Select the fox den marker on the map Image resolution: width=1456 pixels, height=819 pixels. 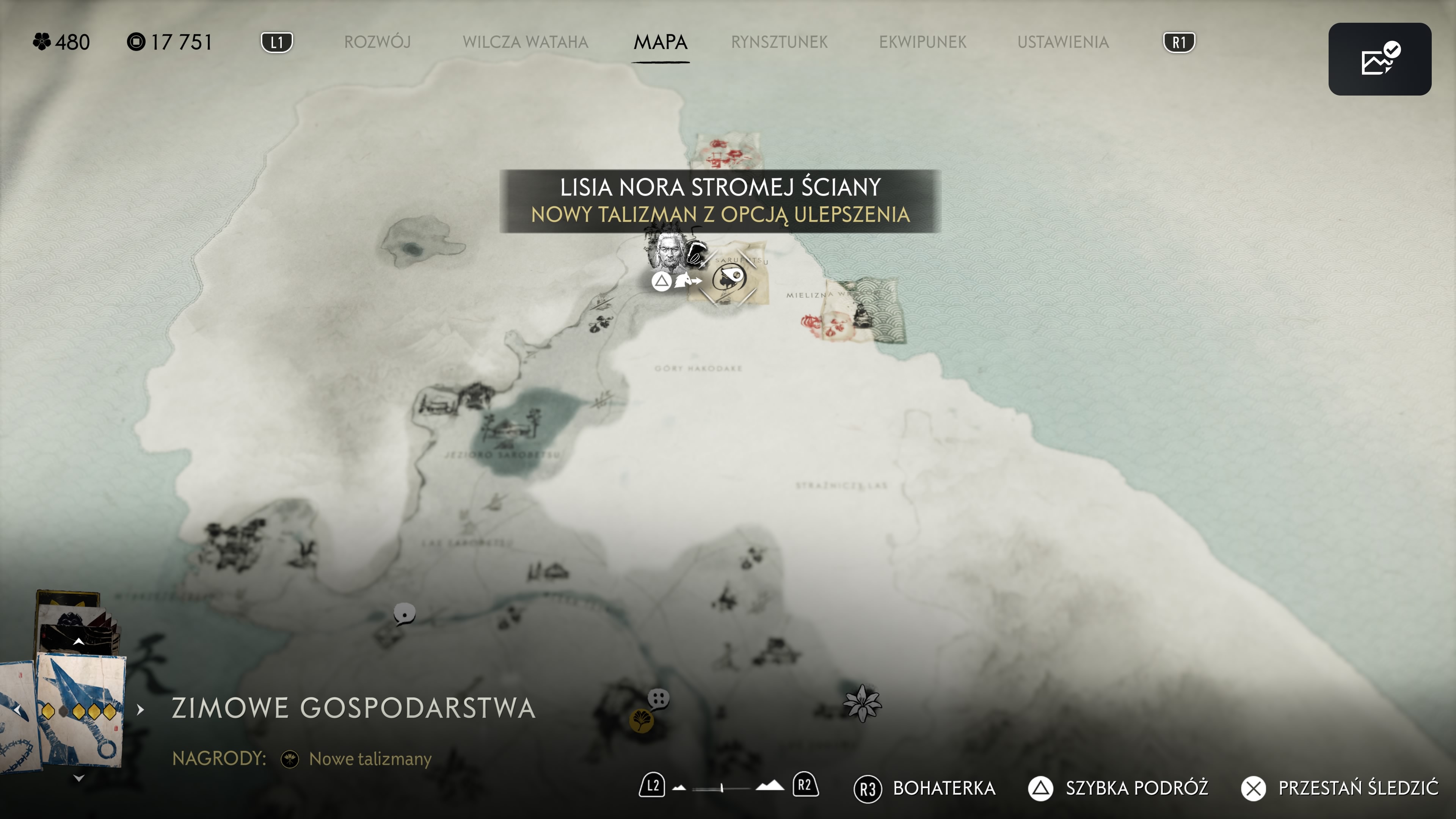tap(728, 278)
